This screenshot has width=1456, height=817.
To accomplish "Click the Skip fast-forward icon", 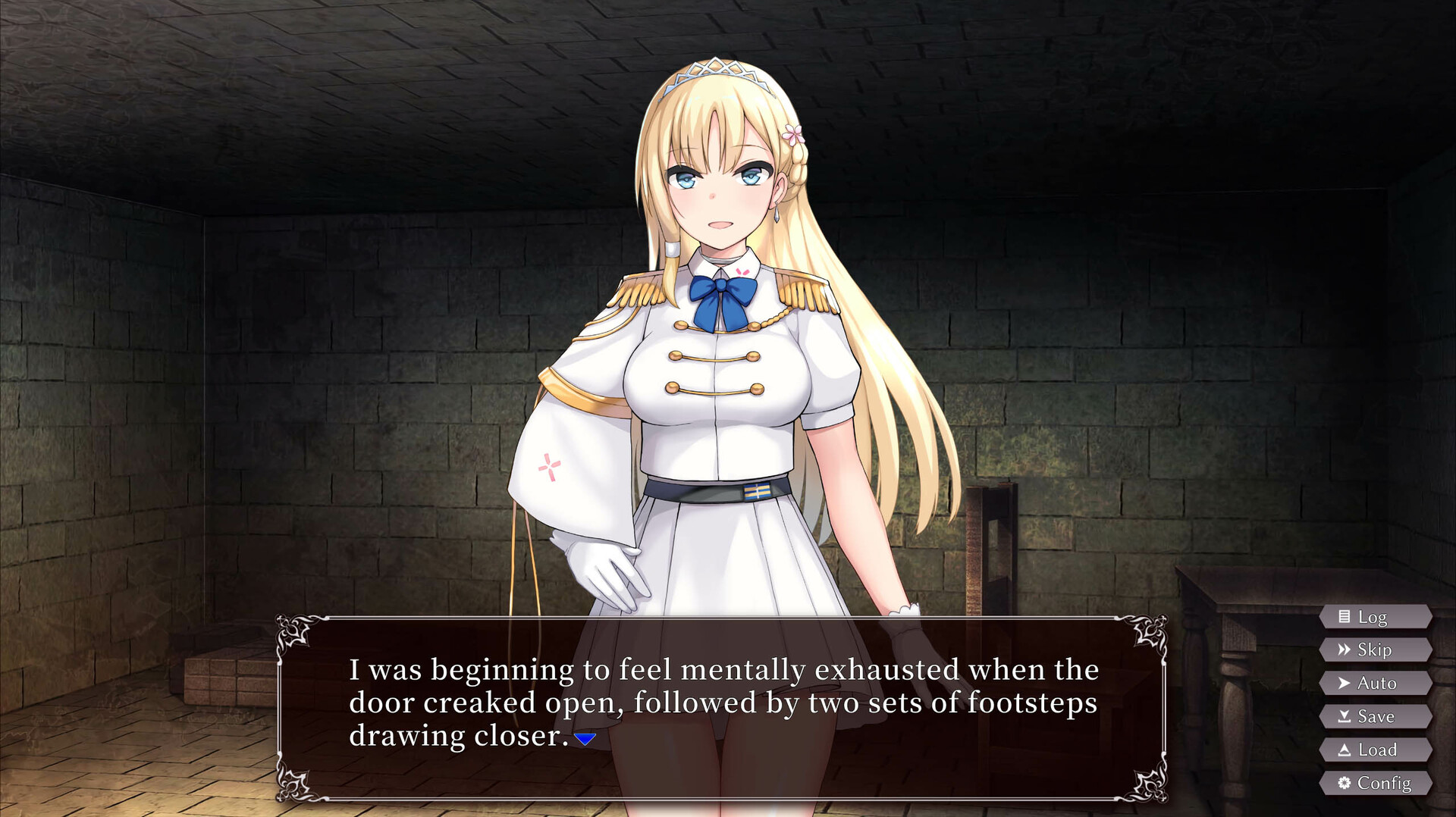I will coord(1346,650).
